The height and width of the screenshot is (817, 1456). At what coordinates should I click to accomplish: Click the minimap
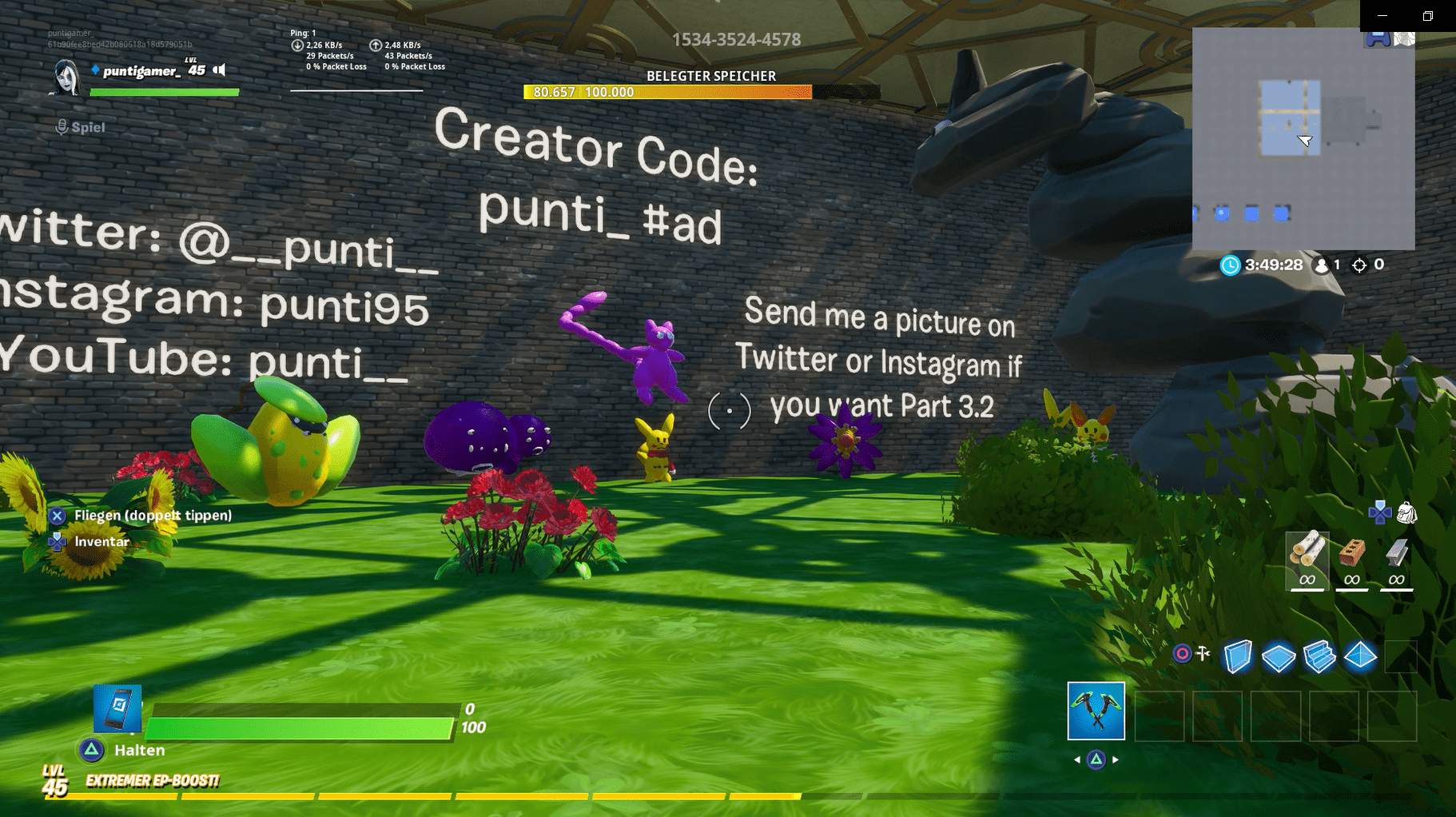[1303, 138]
